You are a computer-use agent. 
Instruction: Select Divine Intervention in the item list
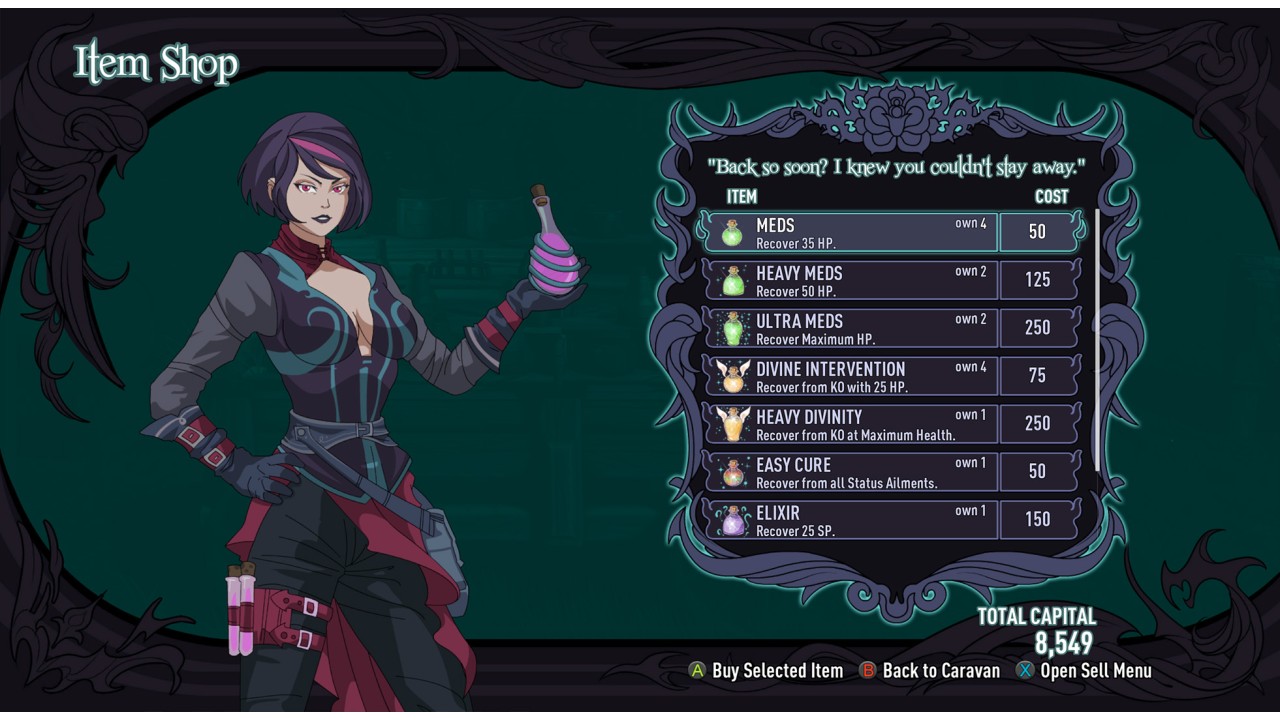point(852,376)
